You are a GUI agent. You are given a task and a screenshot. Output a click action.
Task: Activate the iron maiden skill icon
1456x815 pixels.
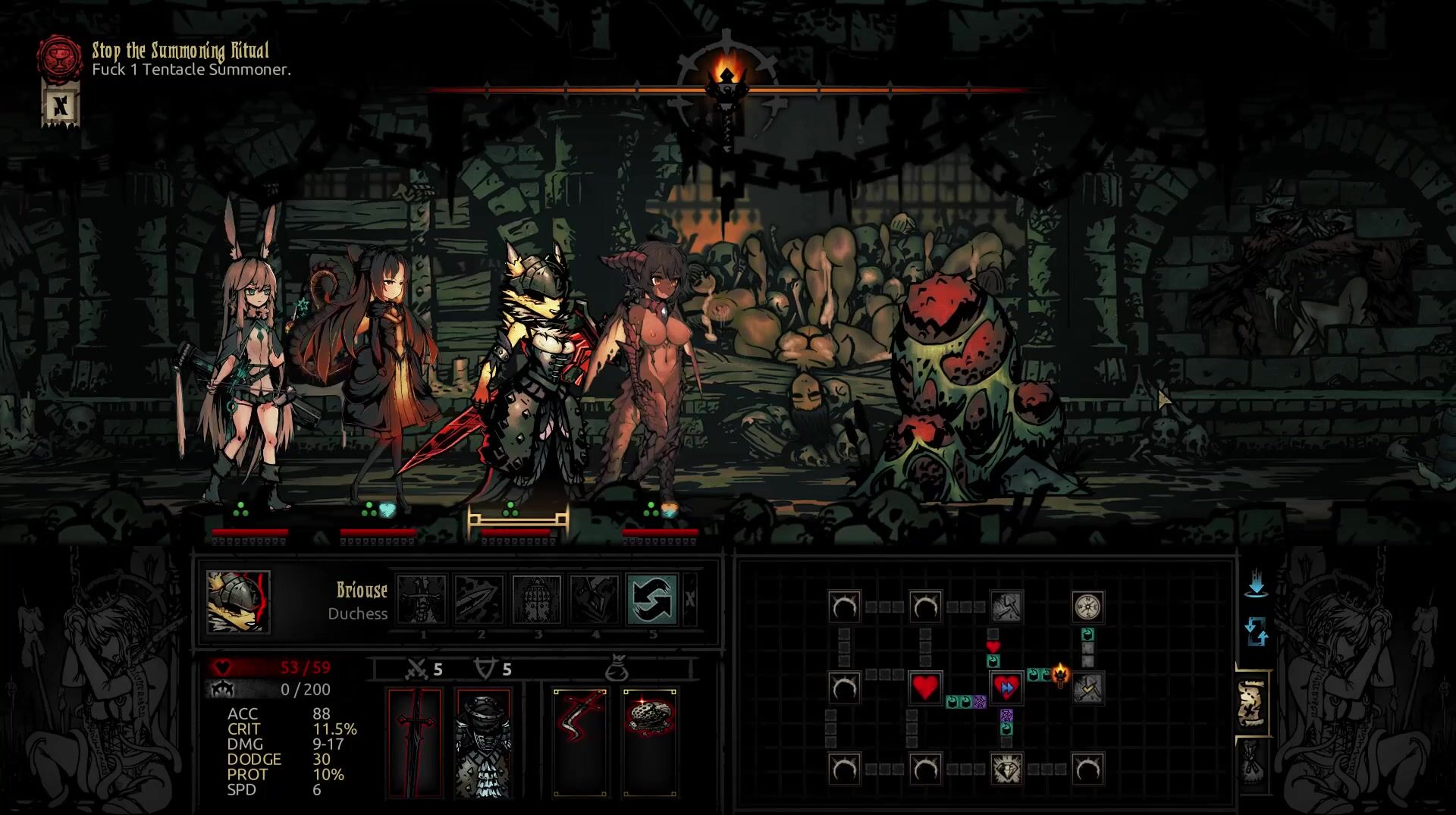click(x=537, y=599)
